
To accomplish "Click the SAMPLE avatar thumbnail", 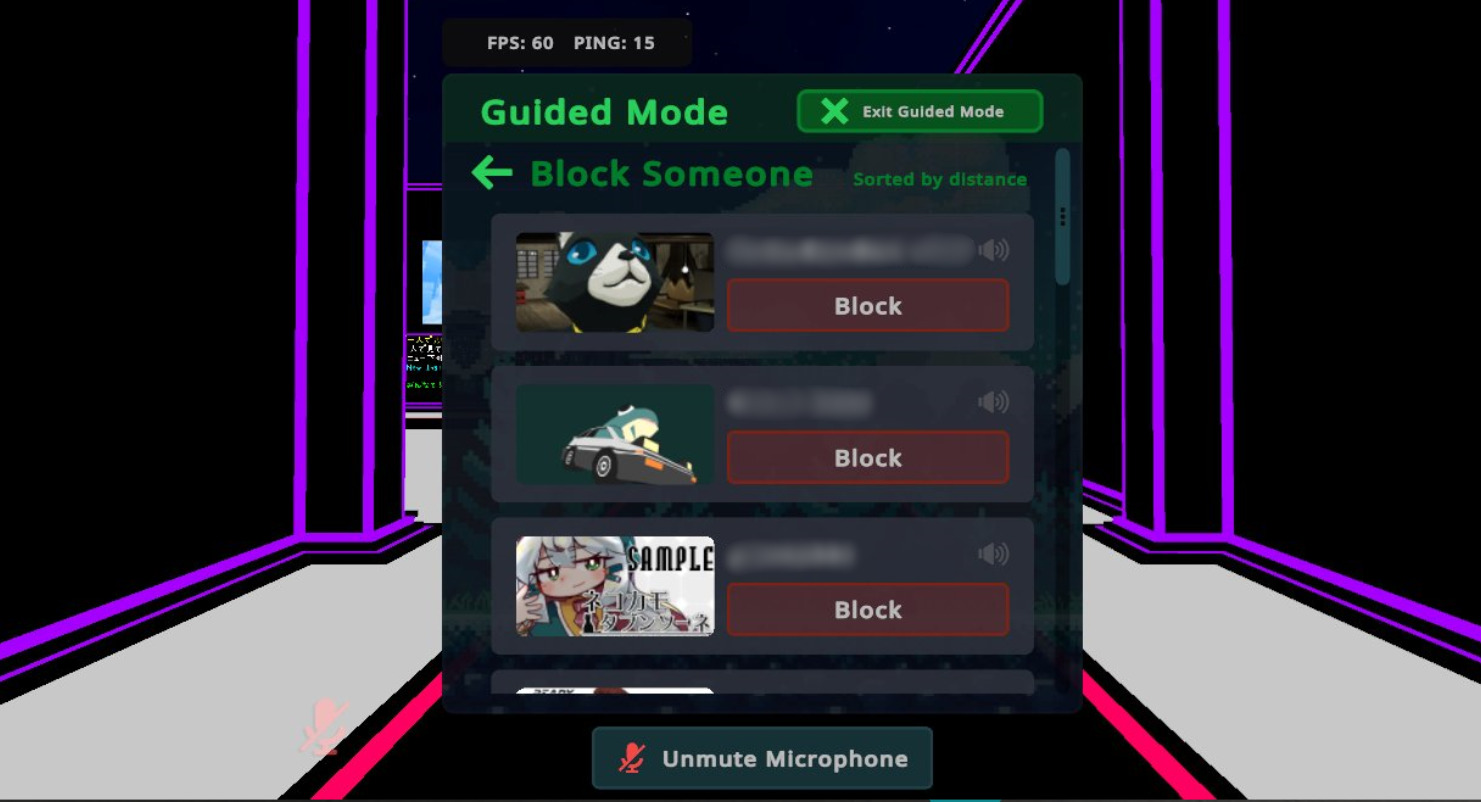I will (614, 586).
